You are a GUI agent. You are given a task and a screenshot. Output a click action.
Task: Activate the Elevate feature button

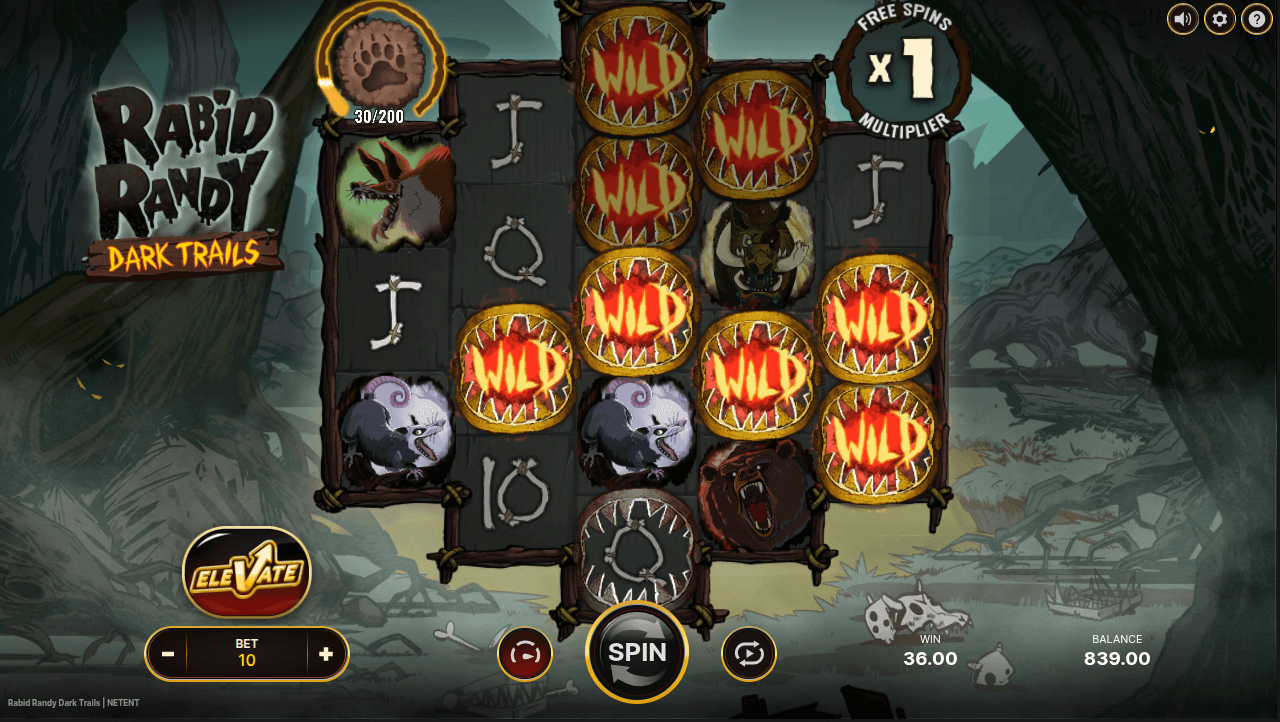coord(247,573)
